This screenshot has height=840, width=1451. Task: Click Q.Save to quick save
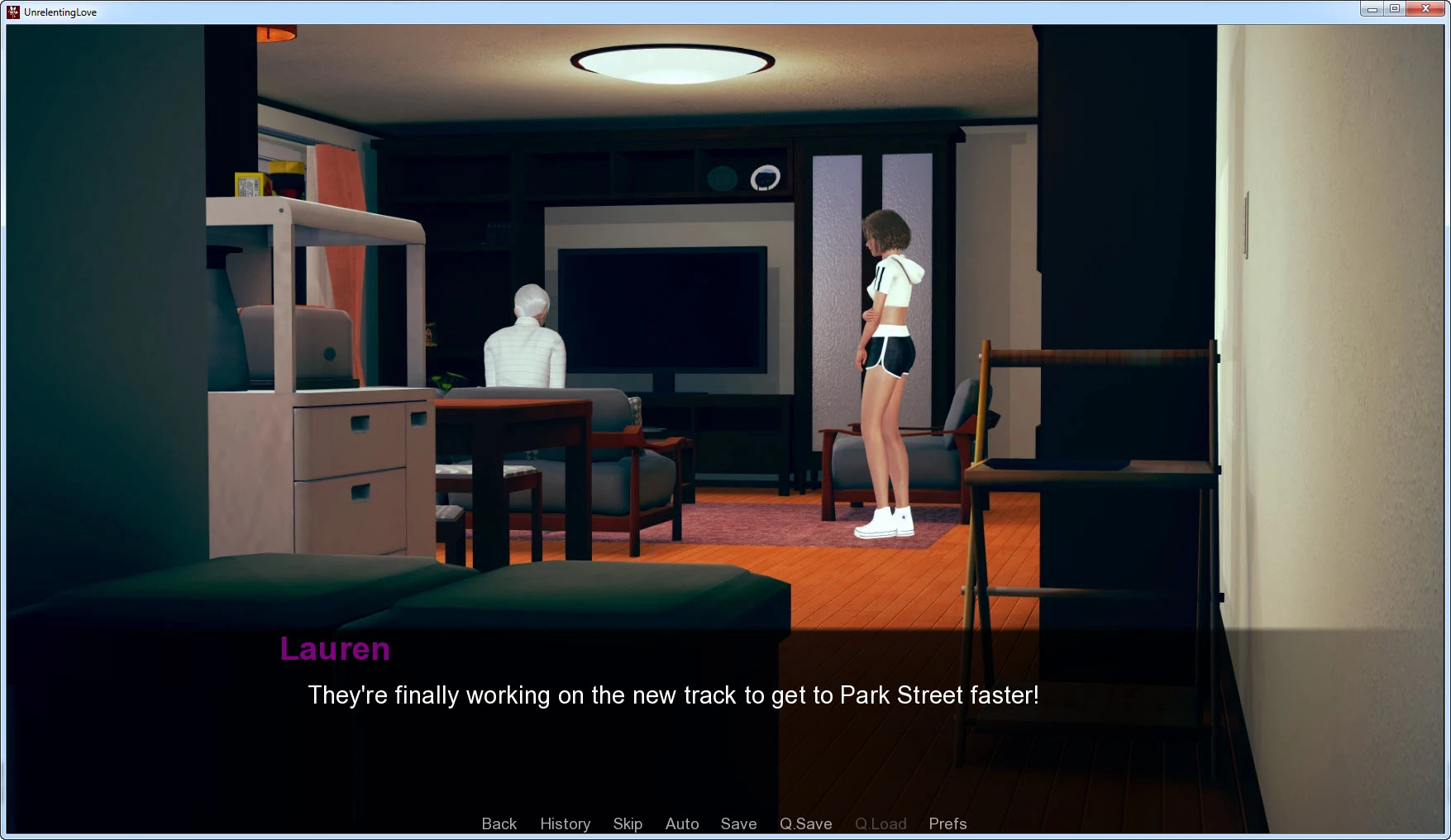coord(805,823)
